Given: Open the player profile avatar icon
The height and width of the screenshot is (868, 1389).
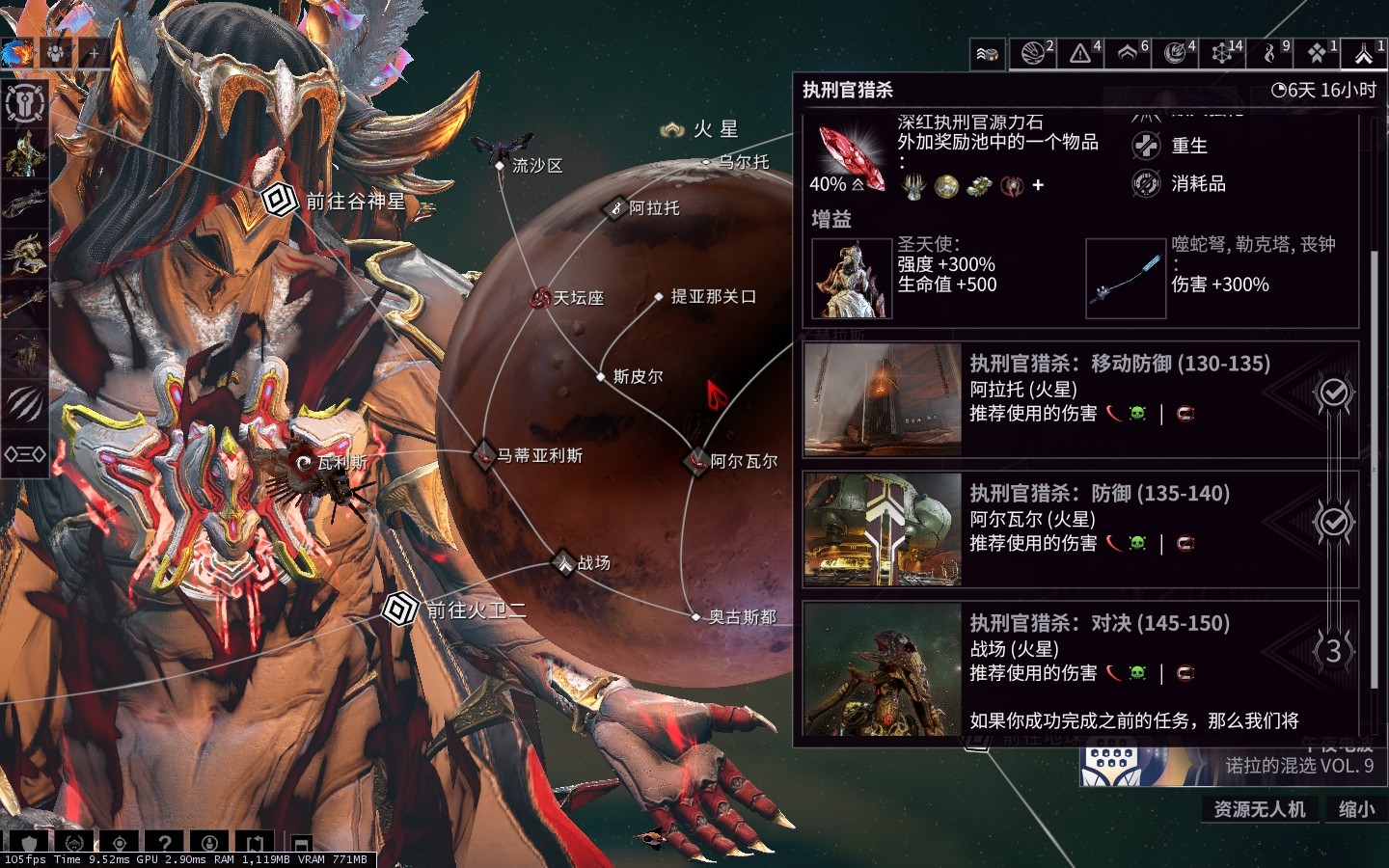Looking at the screenshot, I should [15, 52].
